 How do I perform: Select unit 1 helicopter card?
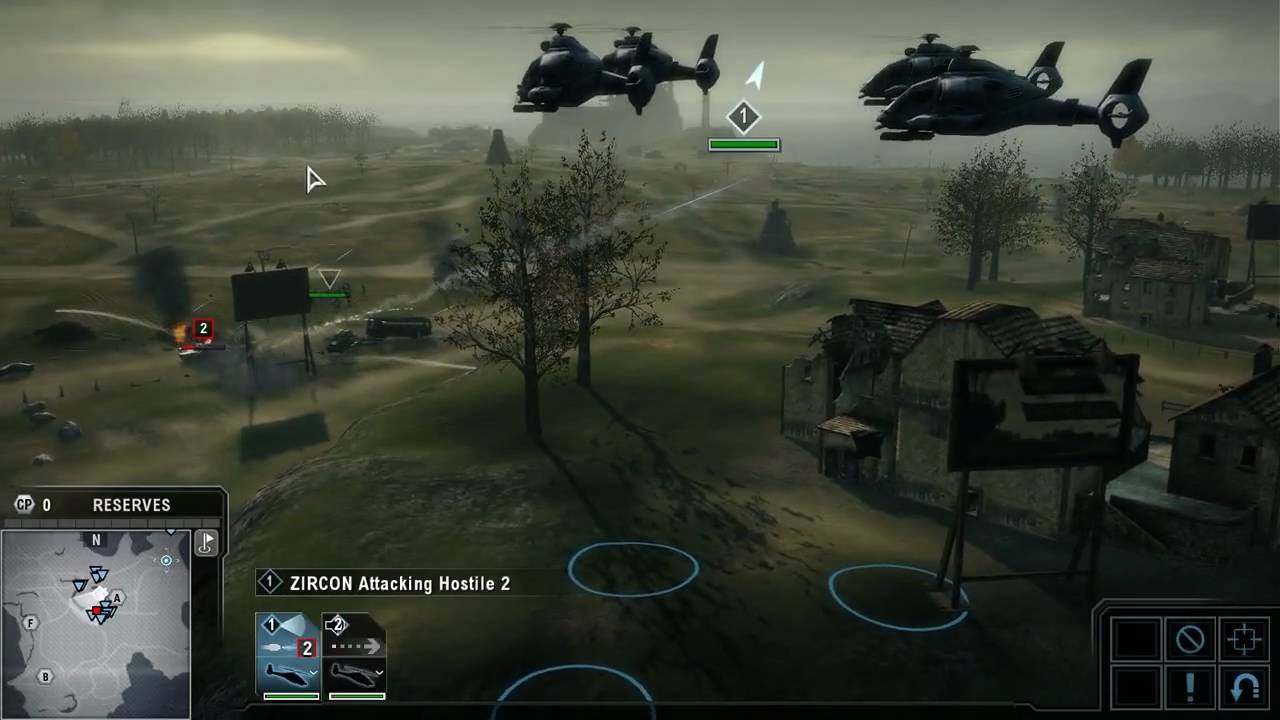(288, 657)
